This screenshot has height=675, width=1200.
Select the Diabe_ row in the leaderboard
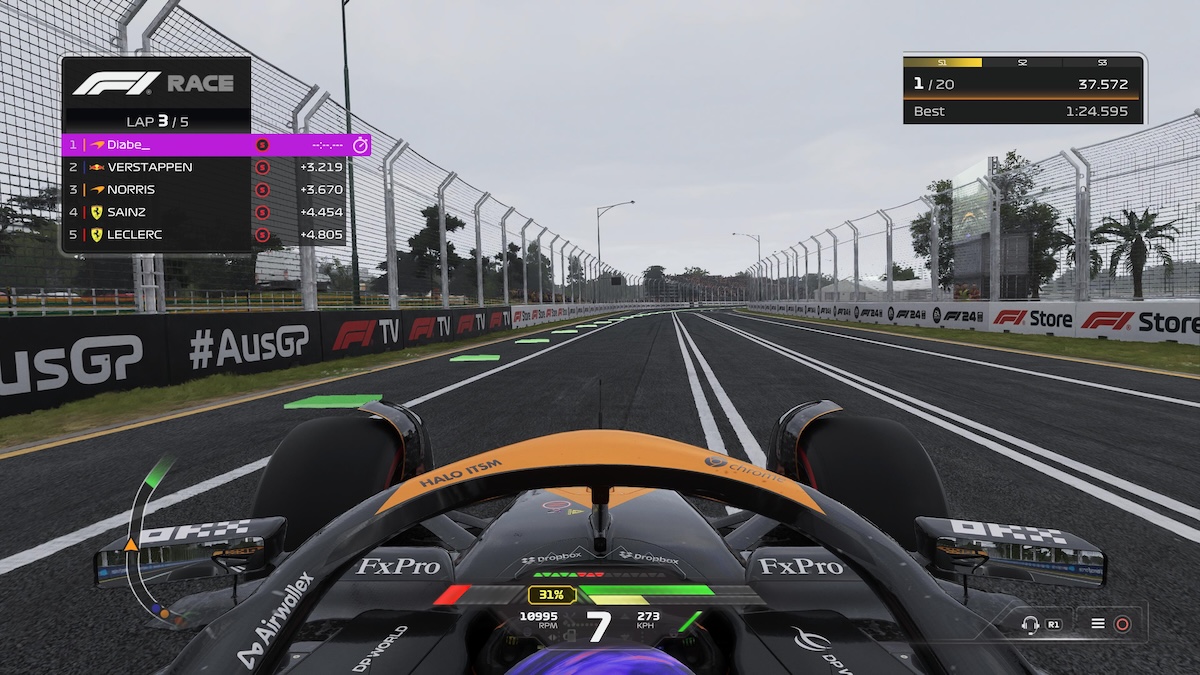click(215, 145)
